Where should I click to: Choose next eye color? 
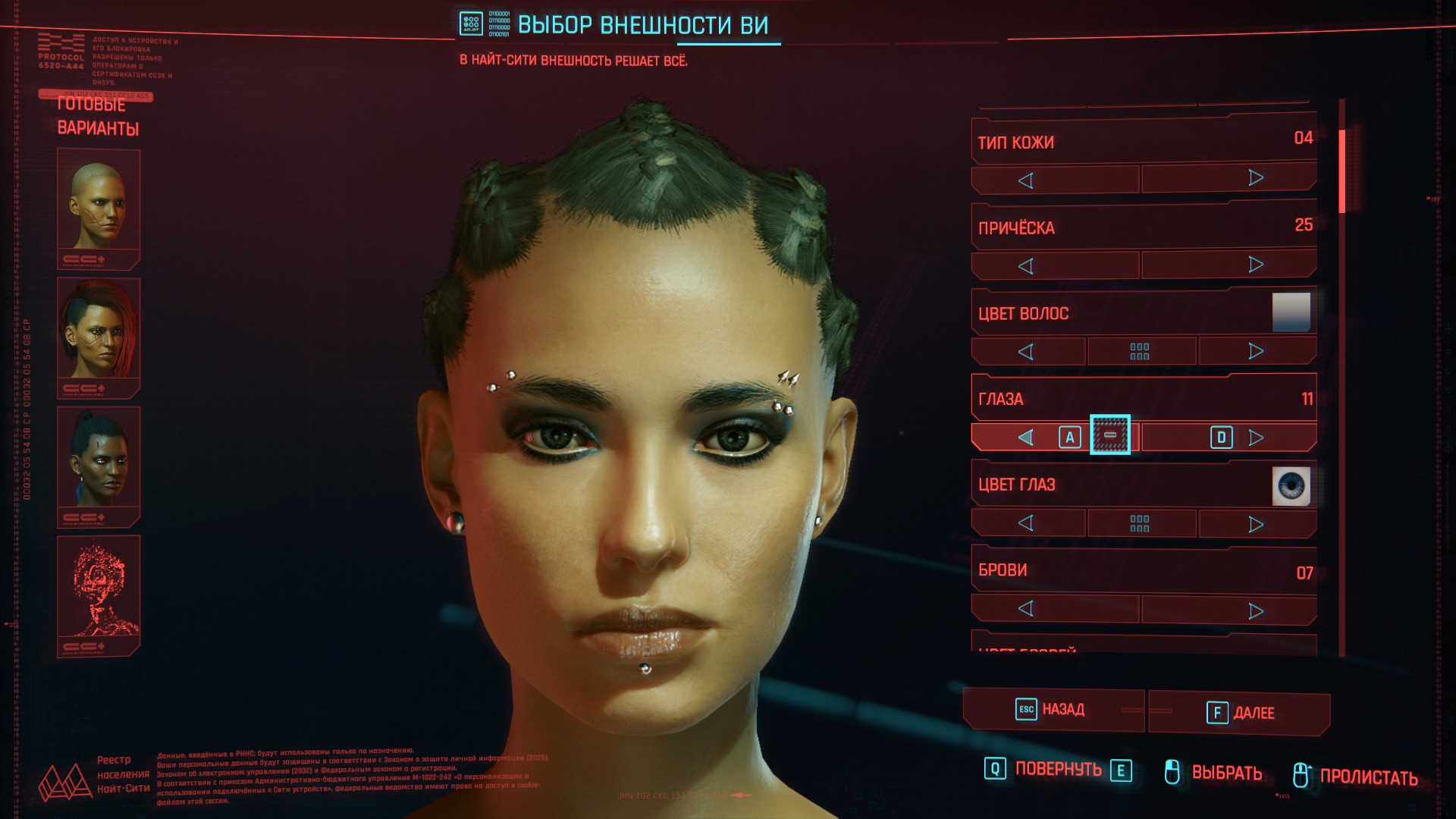coord(1256,524)
